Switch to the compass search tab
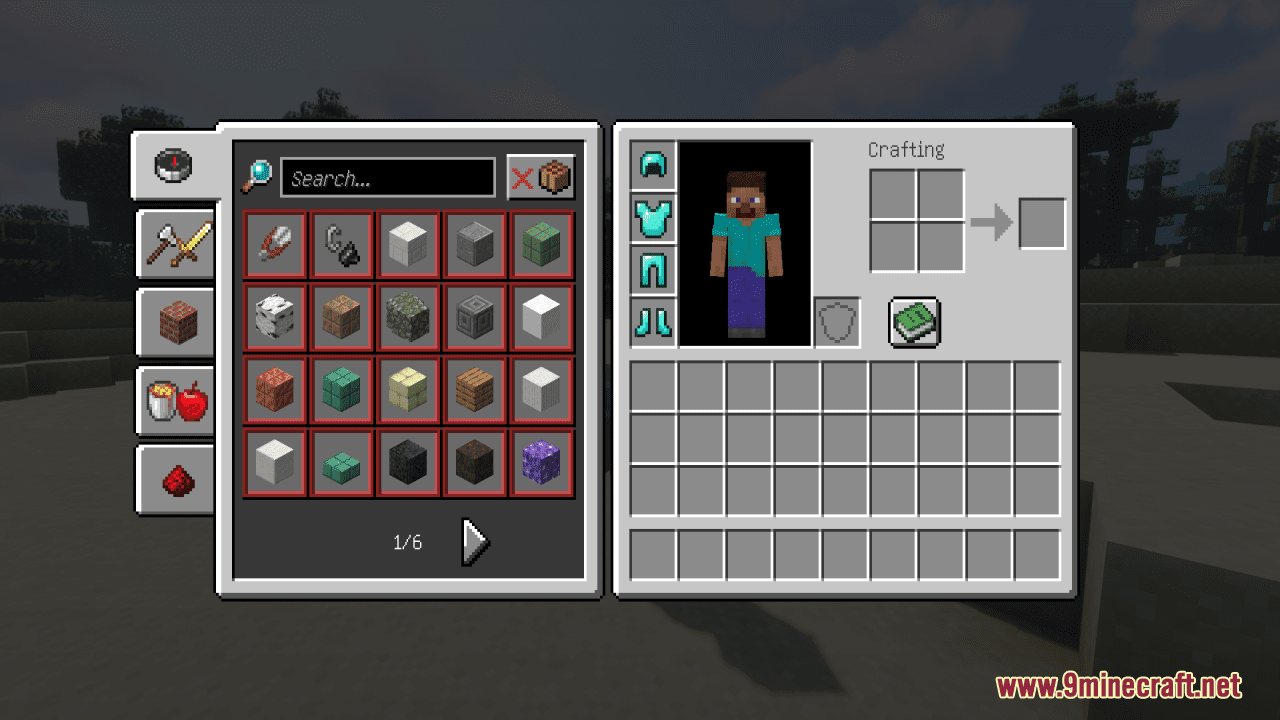The height and width of the screenshot is (720, 1280). pos(174,166)
